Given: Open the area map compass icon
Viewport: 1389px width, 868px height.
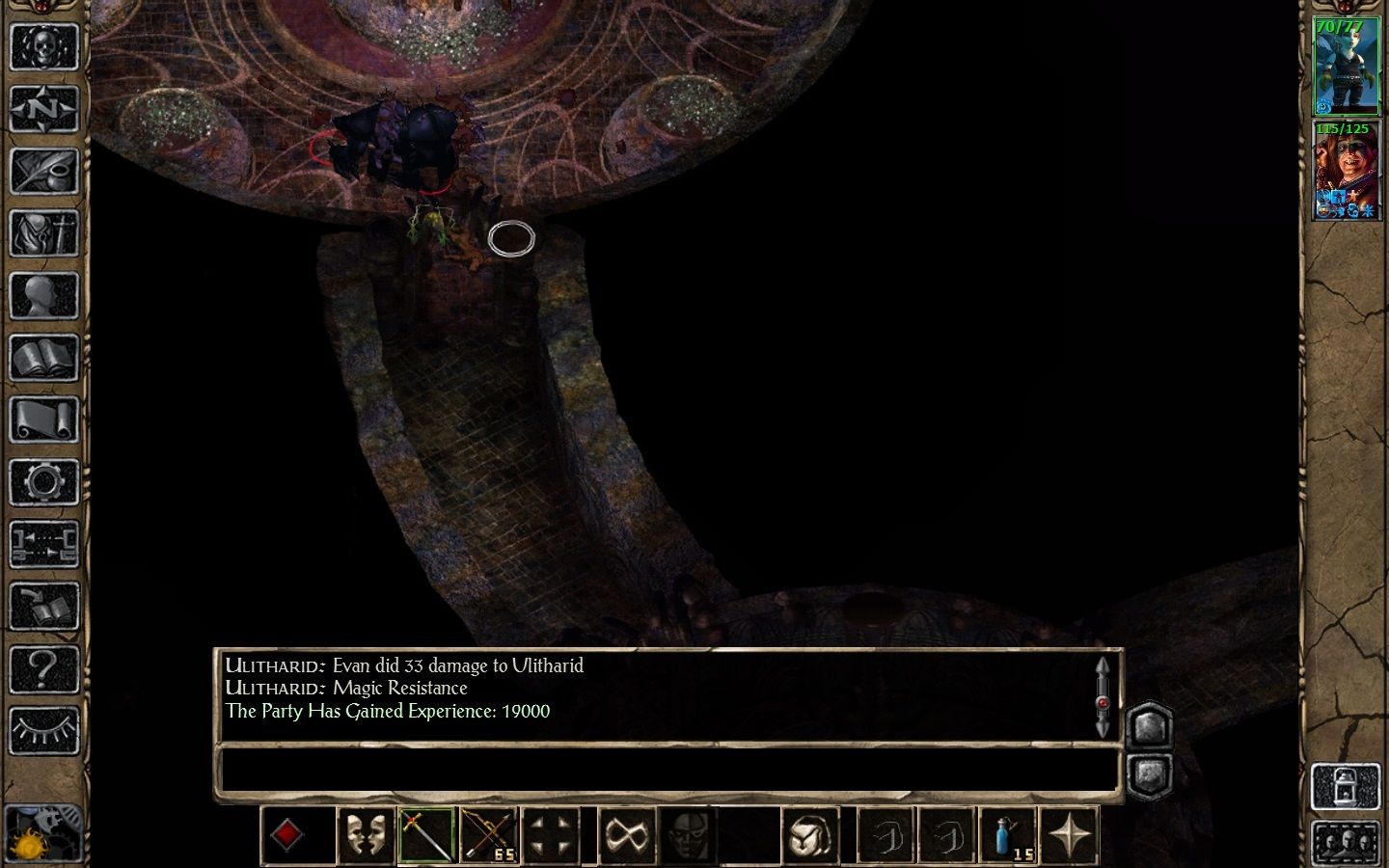Looking at the screenshot, I should [43, 108].
